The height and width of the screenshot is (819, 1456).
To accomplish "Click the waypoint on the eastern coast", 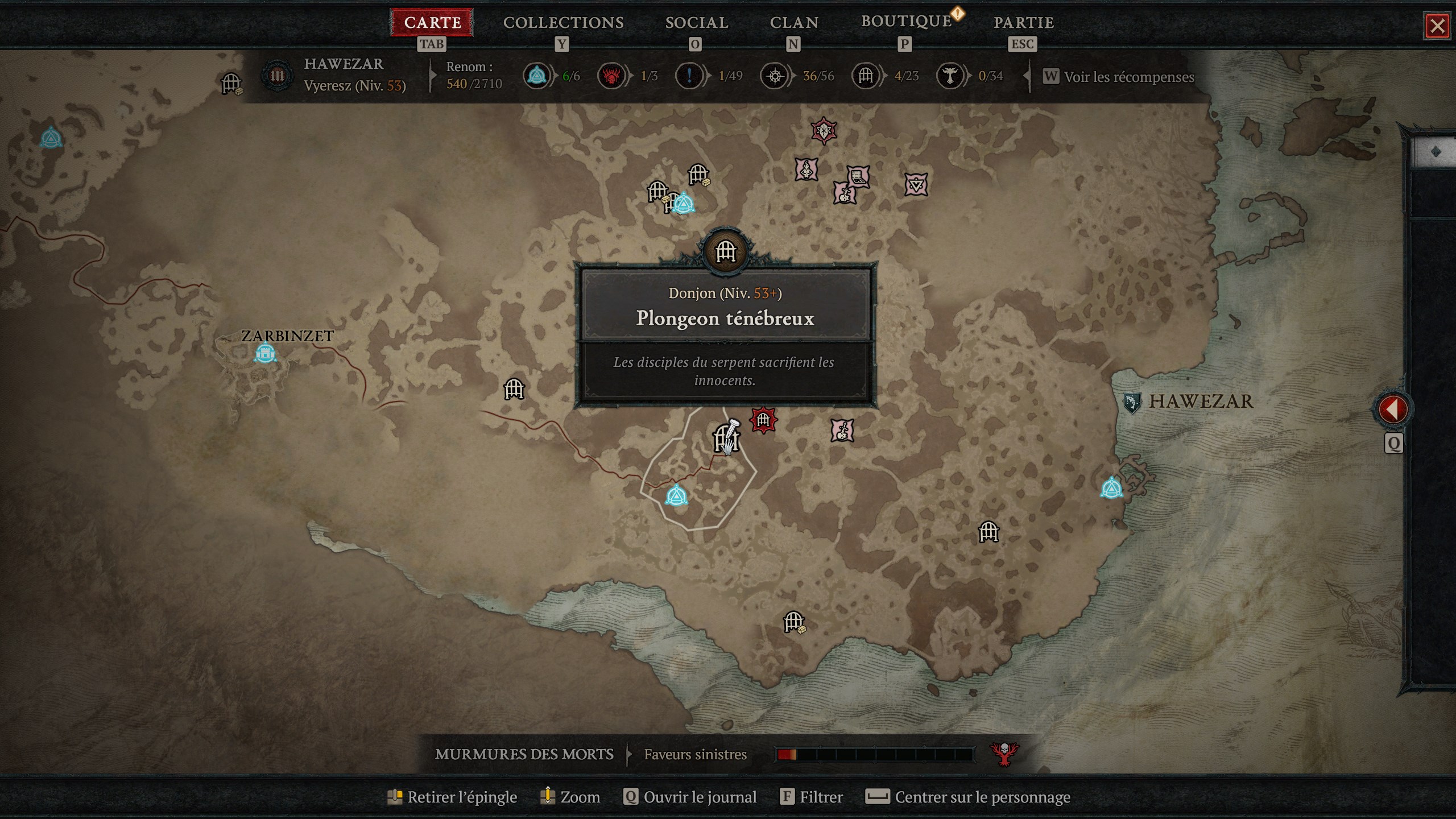I will 1111,488.
